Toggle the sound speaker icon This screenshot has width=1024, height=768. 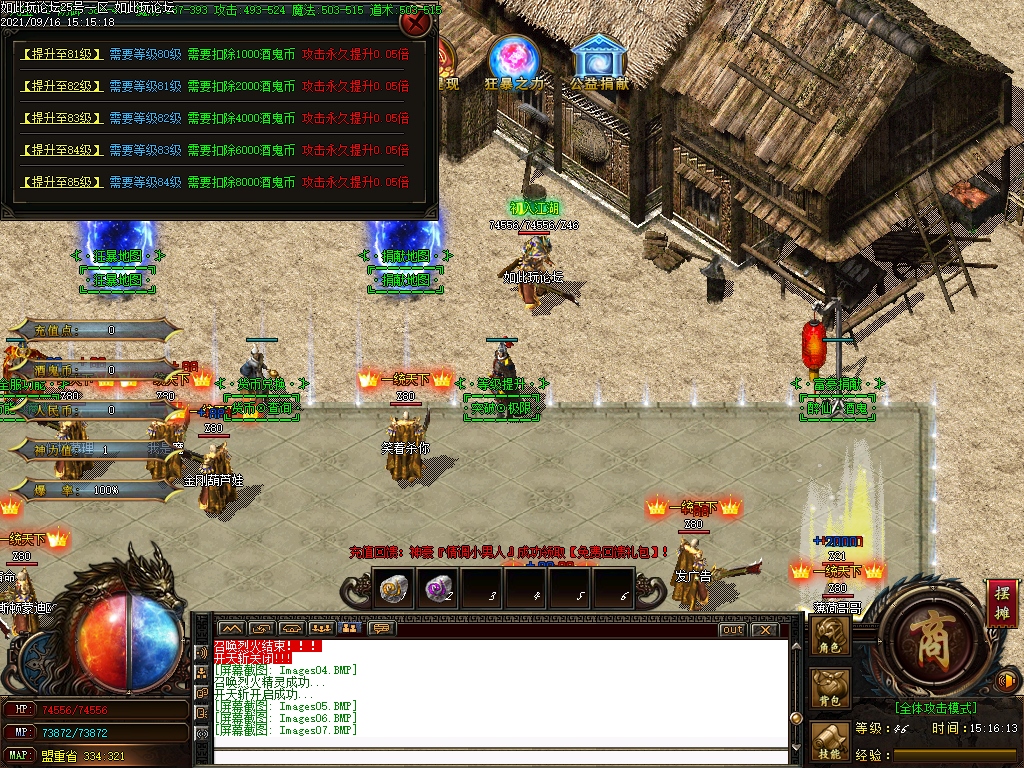(x=1008, y=682)
